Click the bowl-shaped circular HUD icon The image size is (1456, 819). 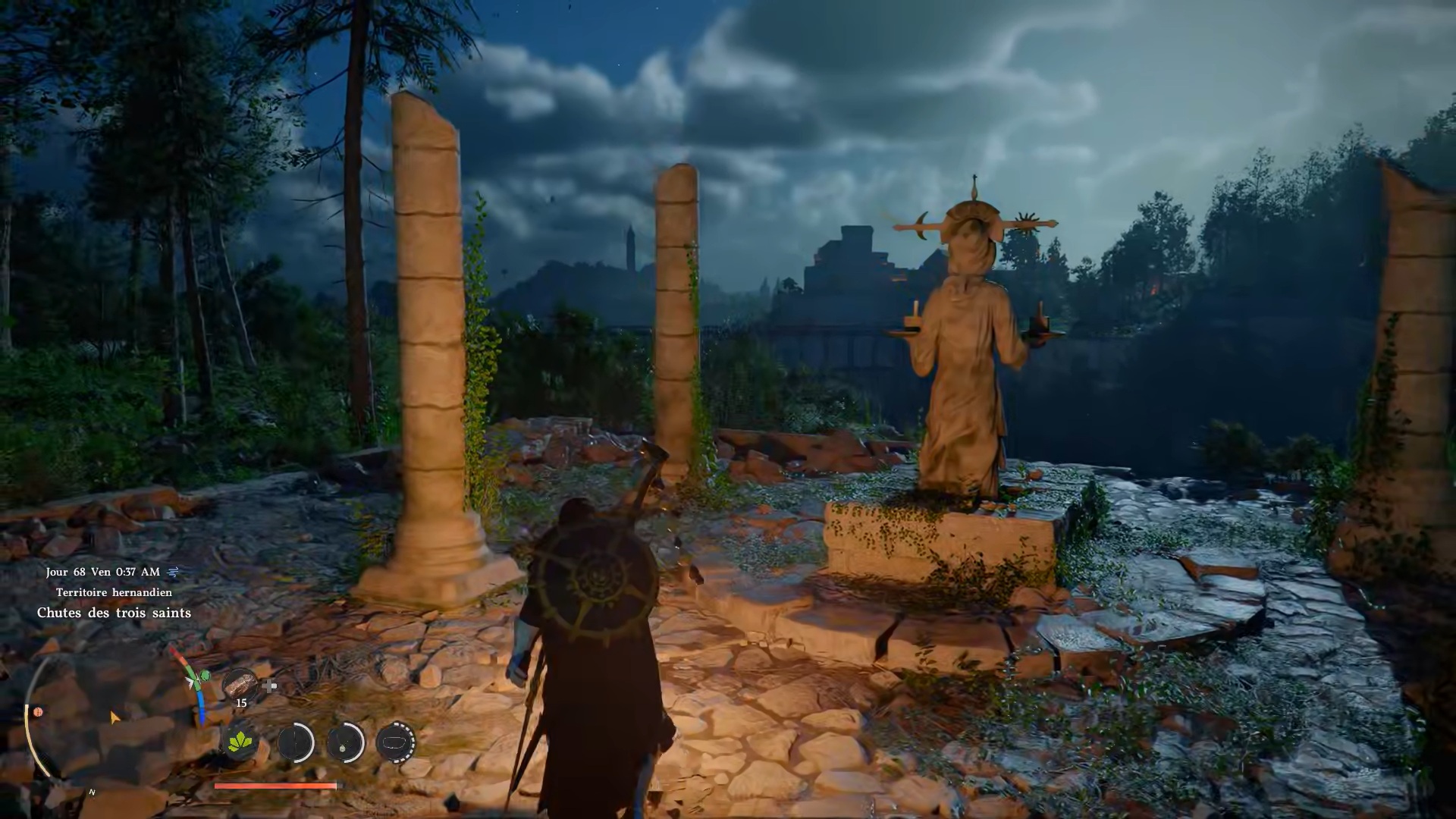[x=395, y=742]
